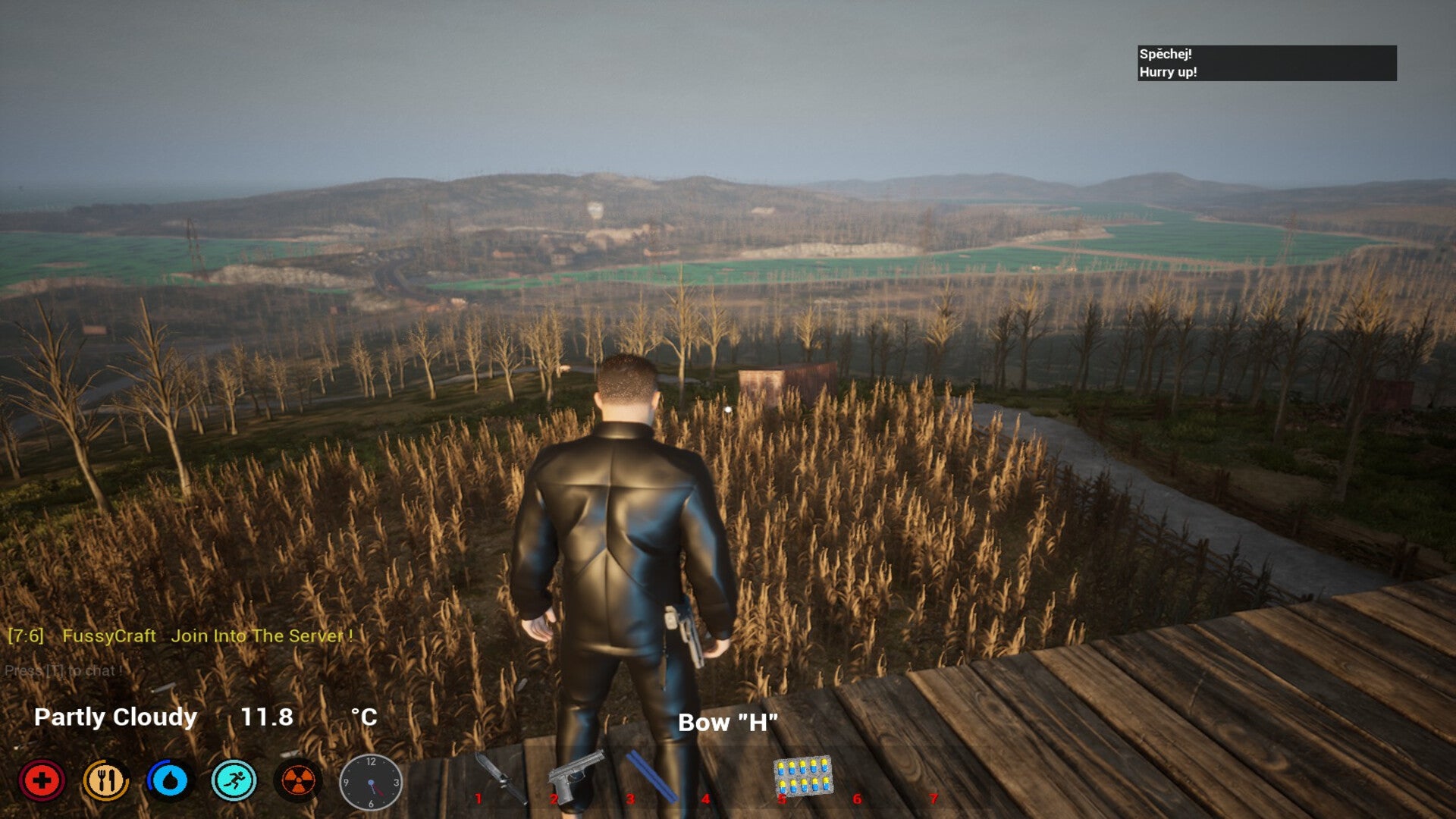Choose the blue stick item in hotbar
Viewport: 1456px width, 819px height.
pos(651,776)
